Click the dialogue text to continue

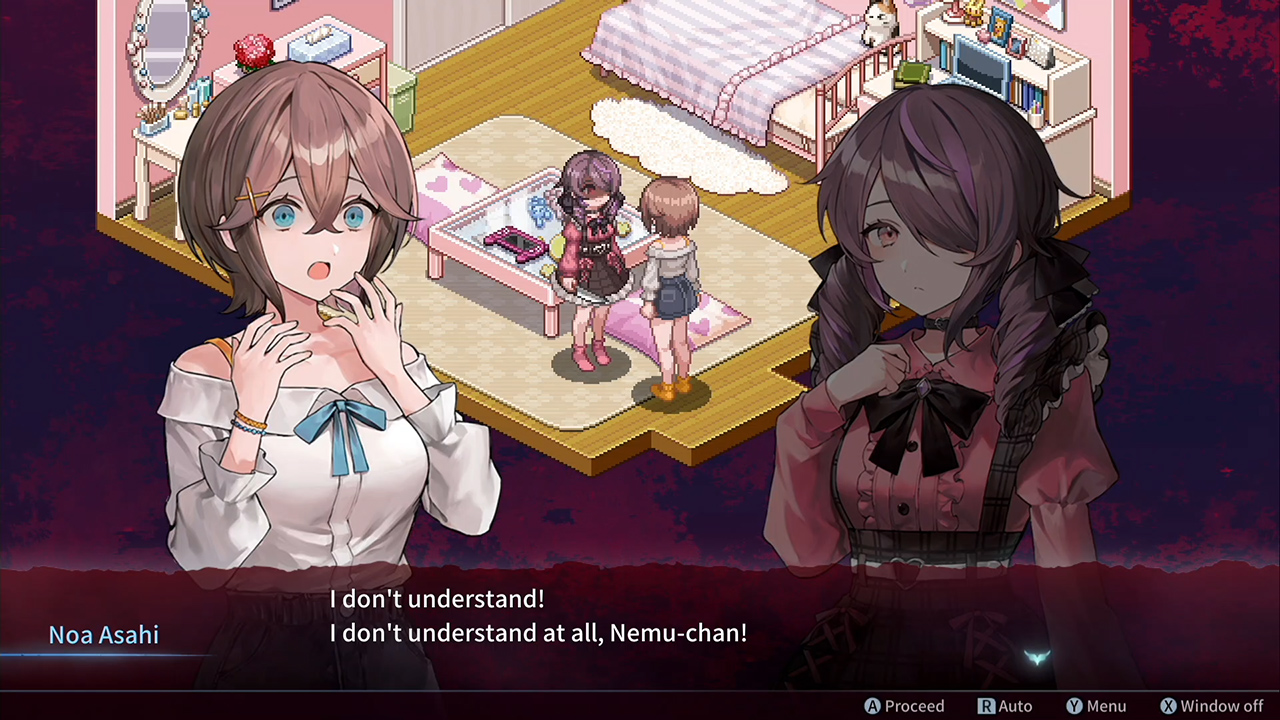(538, 616)
